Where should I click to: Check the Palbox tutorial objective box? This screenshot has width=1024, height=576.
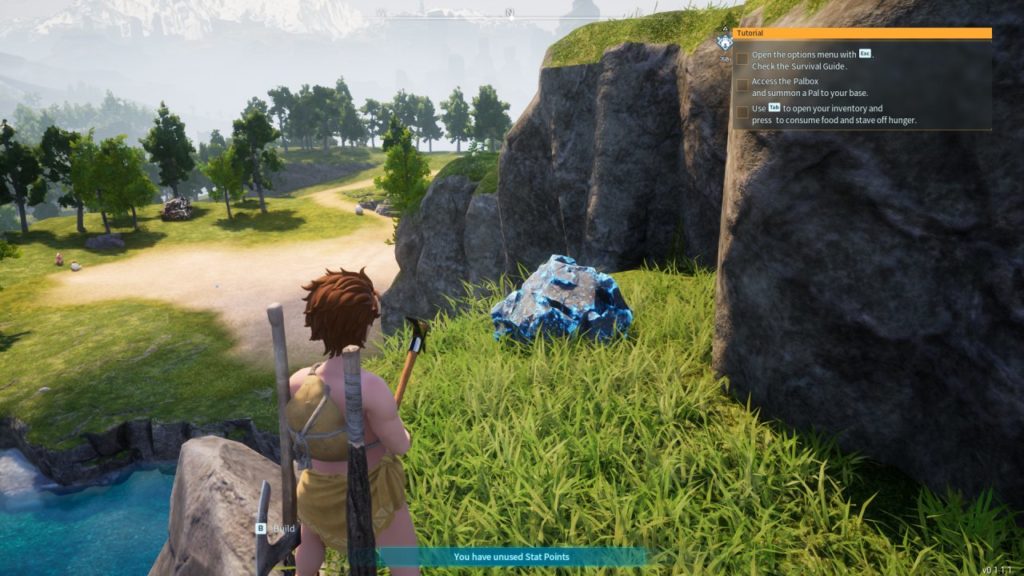coord(742,87)
